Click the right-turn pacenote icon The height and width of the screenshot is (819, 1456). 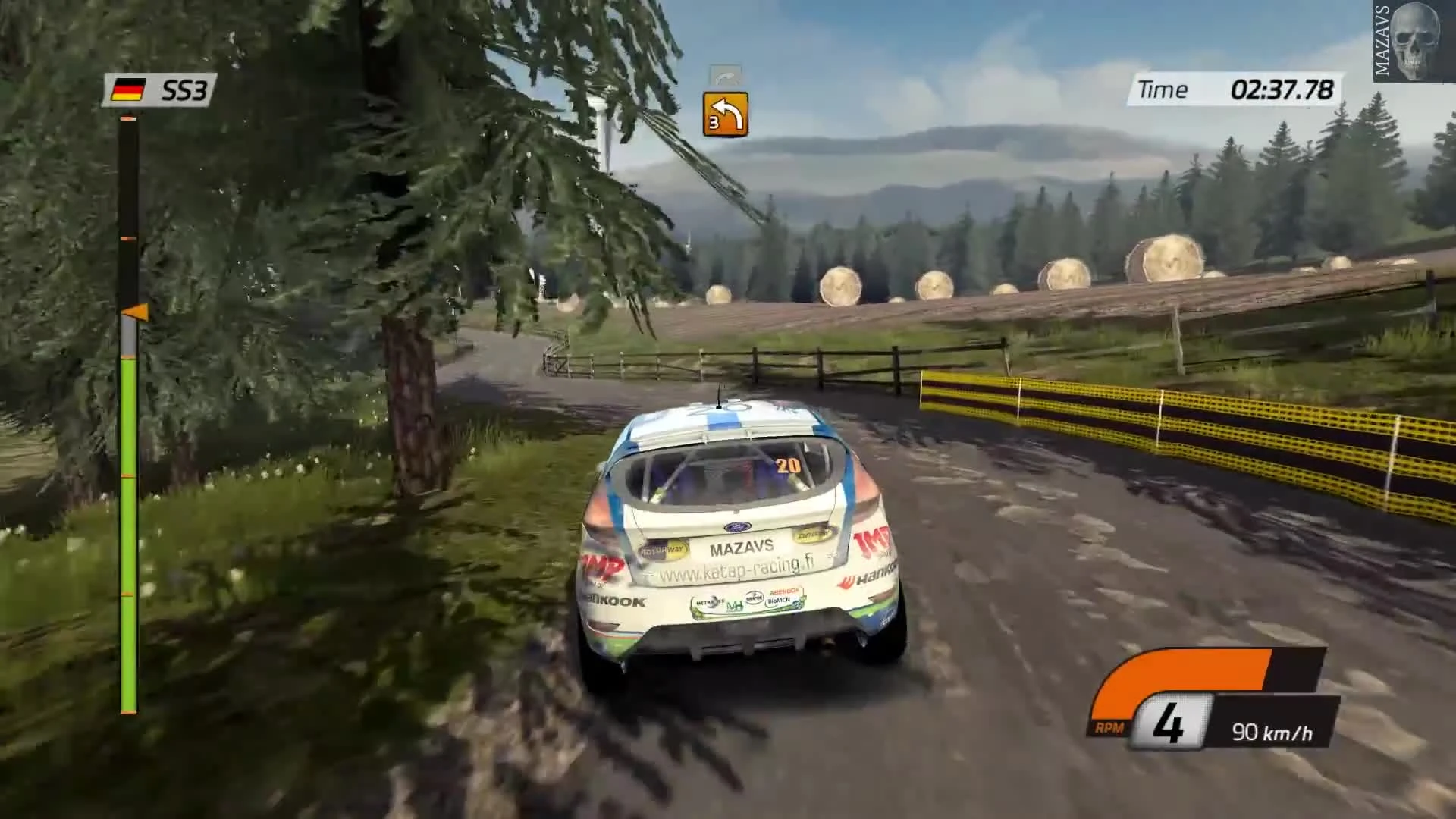coord(726,115)
